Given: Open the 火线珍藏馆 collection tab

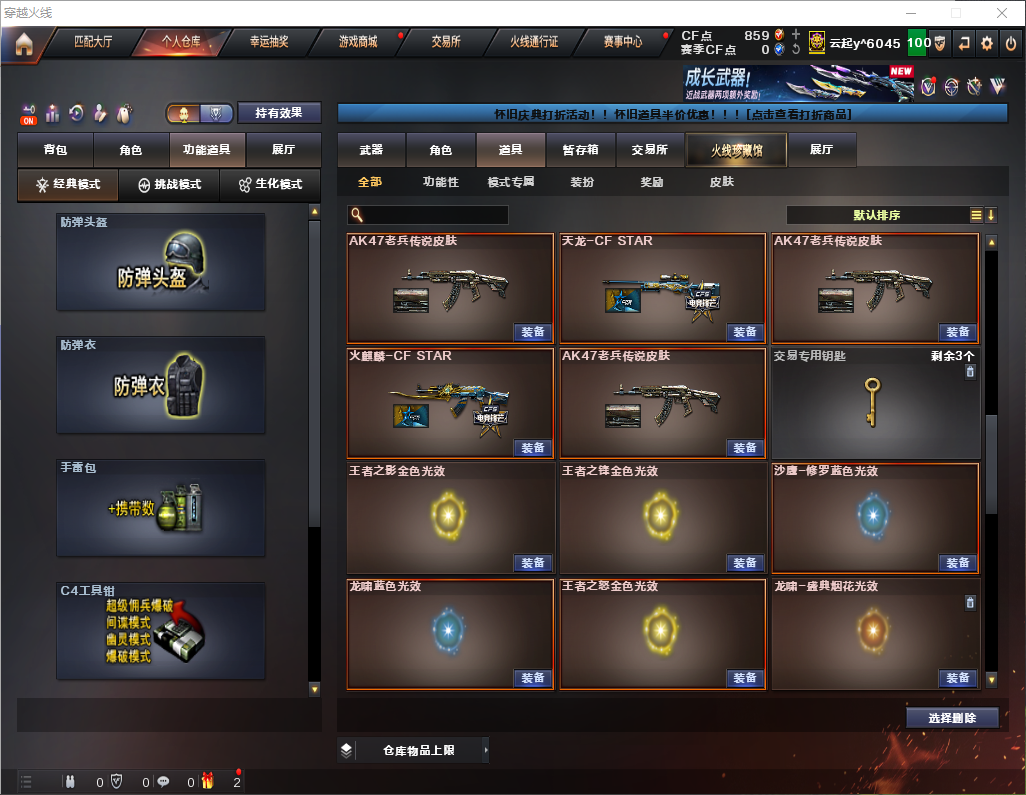Looking at the screenshot, I should [736, 150].
